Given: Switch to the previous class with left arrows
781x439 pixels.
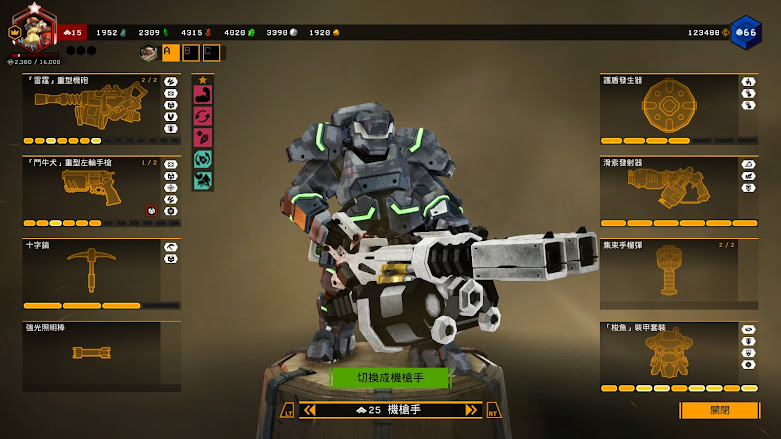Looking at the screenshot, I should 310,410.
